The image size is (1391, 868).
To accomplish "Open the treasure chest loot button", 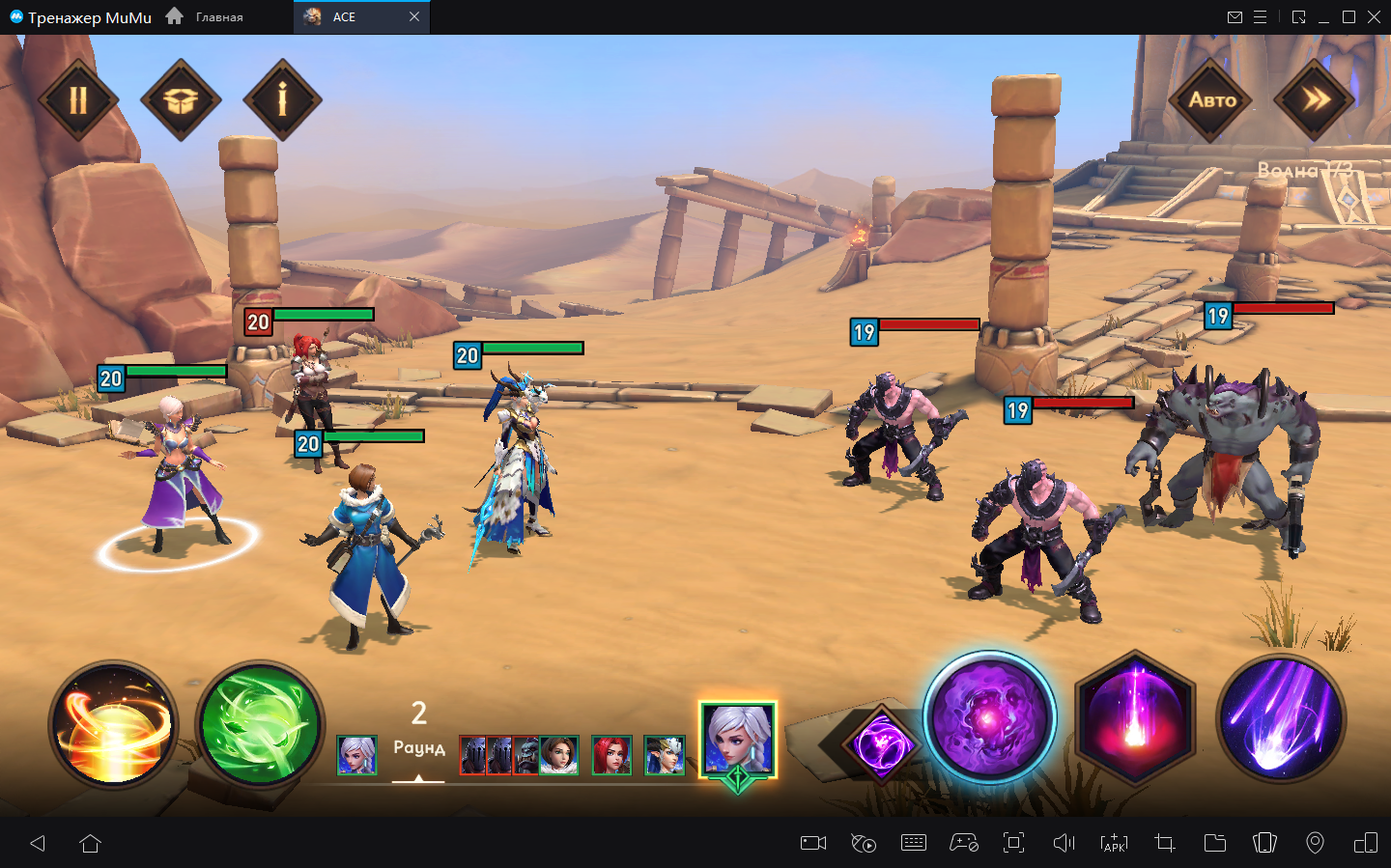I will [x=181, y=100].
